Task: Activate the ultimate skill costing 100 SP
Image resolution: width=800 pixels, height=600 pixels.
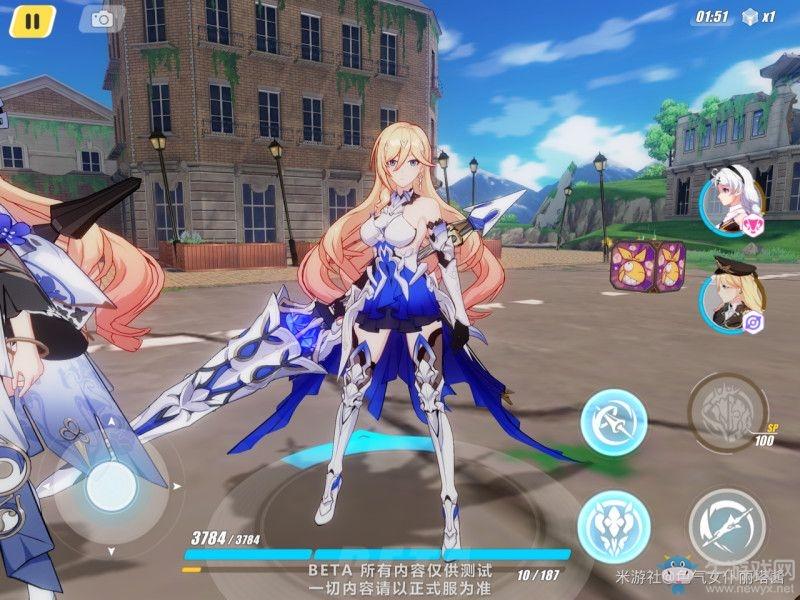Action: coord(727,407)
